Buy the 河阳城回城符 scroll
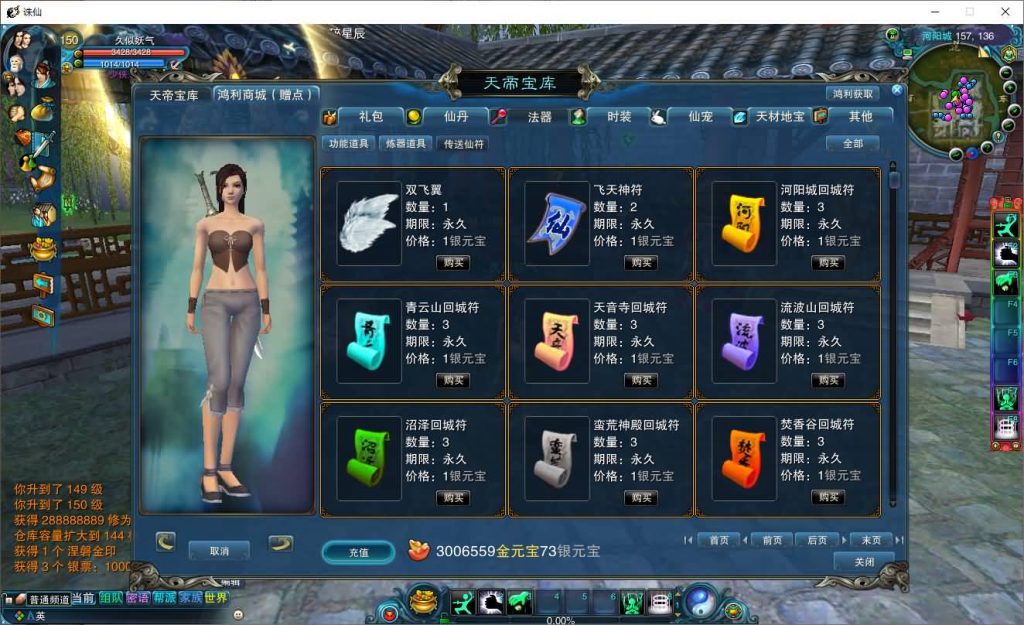The width and height of the screenshot is (1024, 625). [x=828, y=263]
